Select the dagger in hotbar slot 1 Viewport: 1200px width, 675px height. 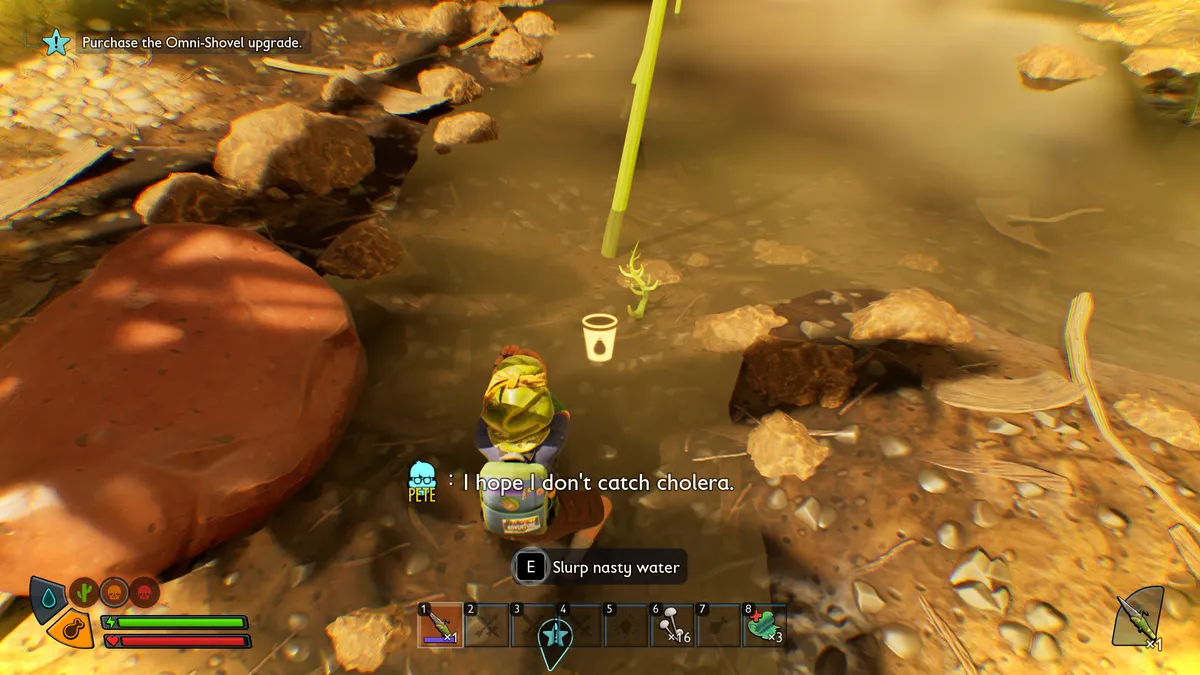[x=440, y=625]
